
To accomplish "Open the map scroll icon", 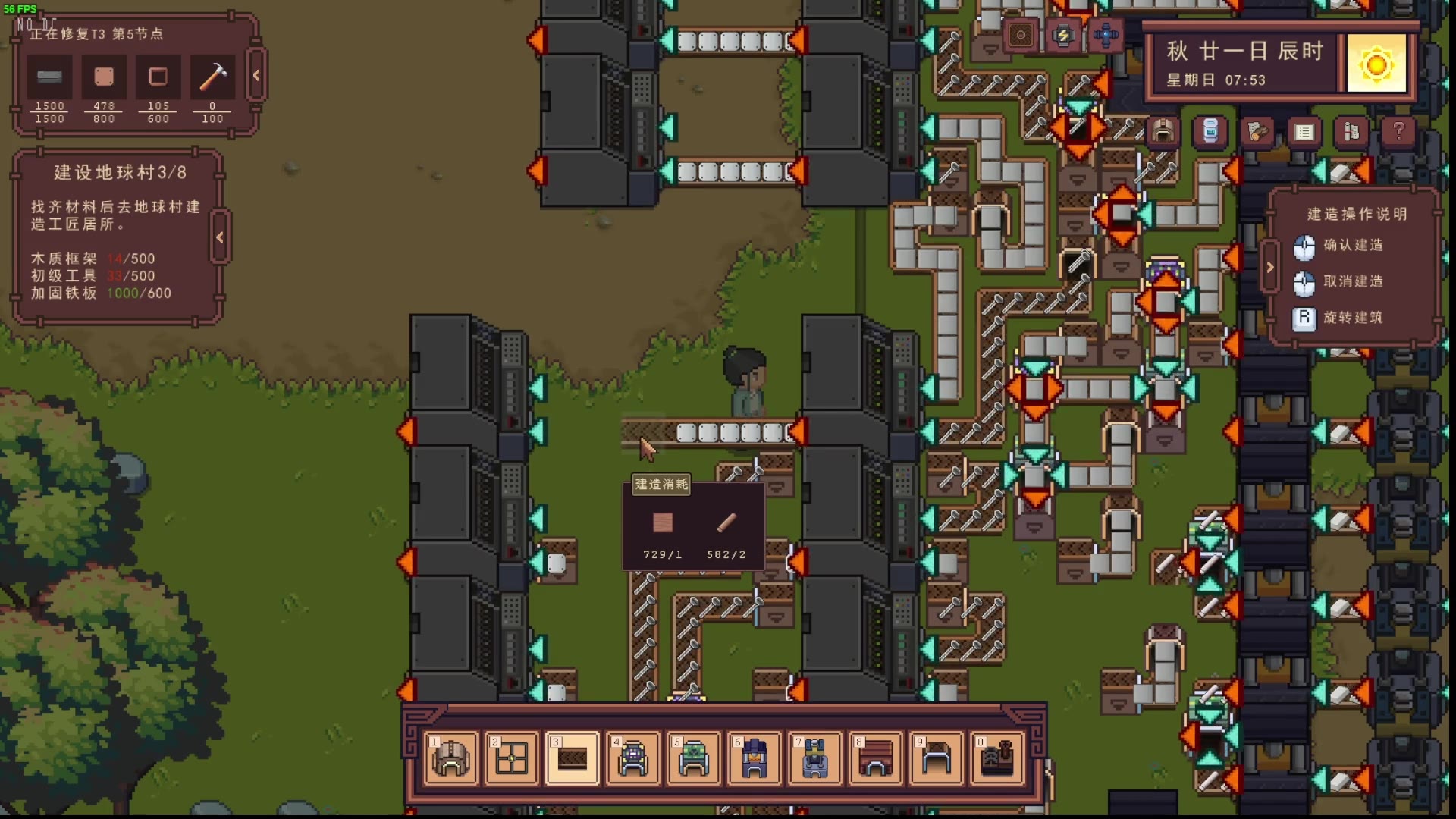I will pyautogui.click(x=1351, y=132).
